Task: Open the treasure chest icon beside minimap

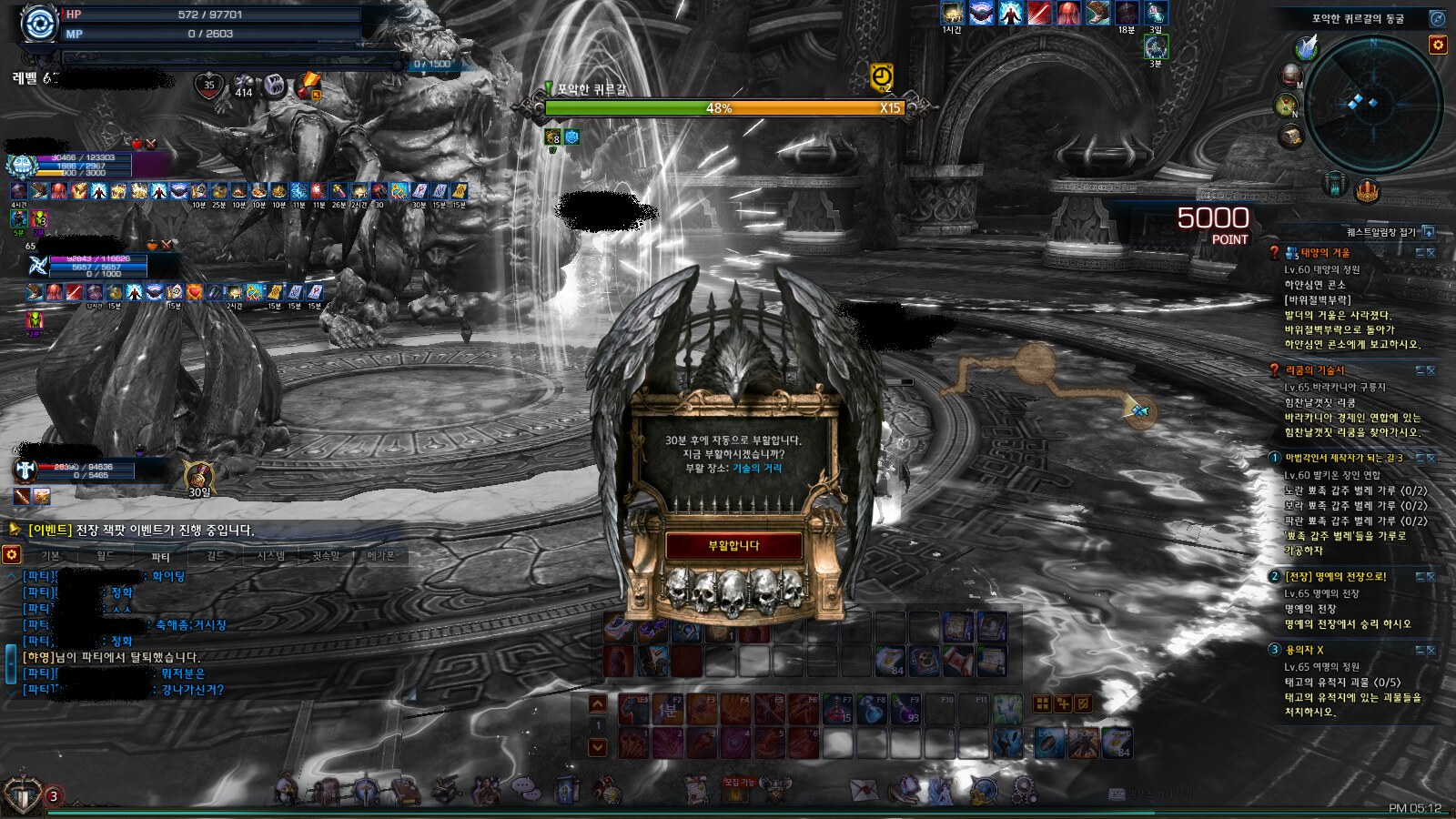Action: (x=1291, y=136)
